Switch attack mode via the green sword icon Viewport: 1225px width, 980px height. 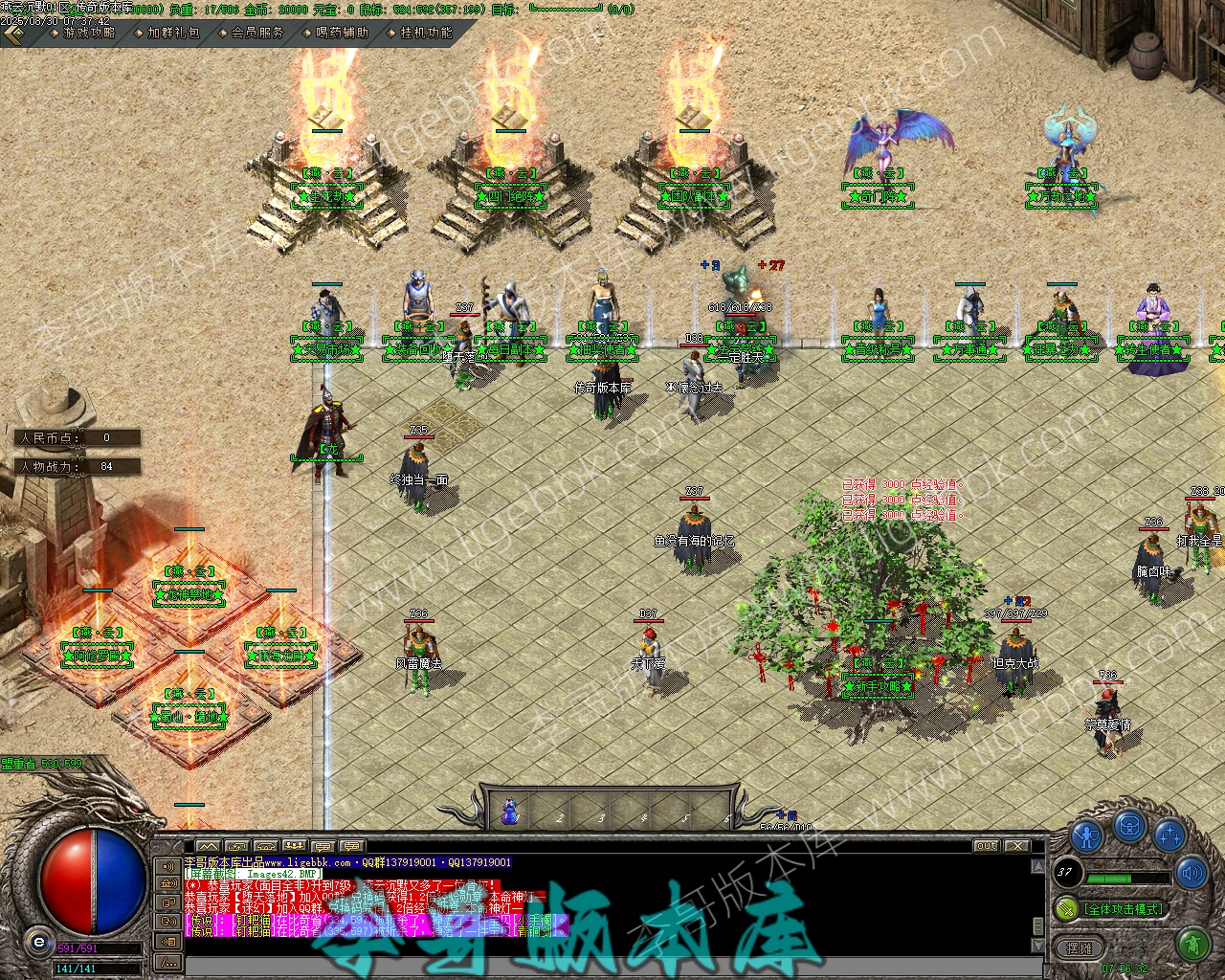pos(1065,907)
